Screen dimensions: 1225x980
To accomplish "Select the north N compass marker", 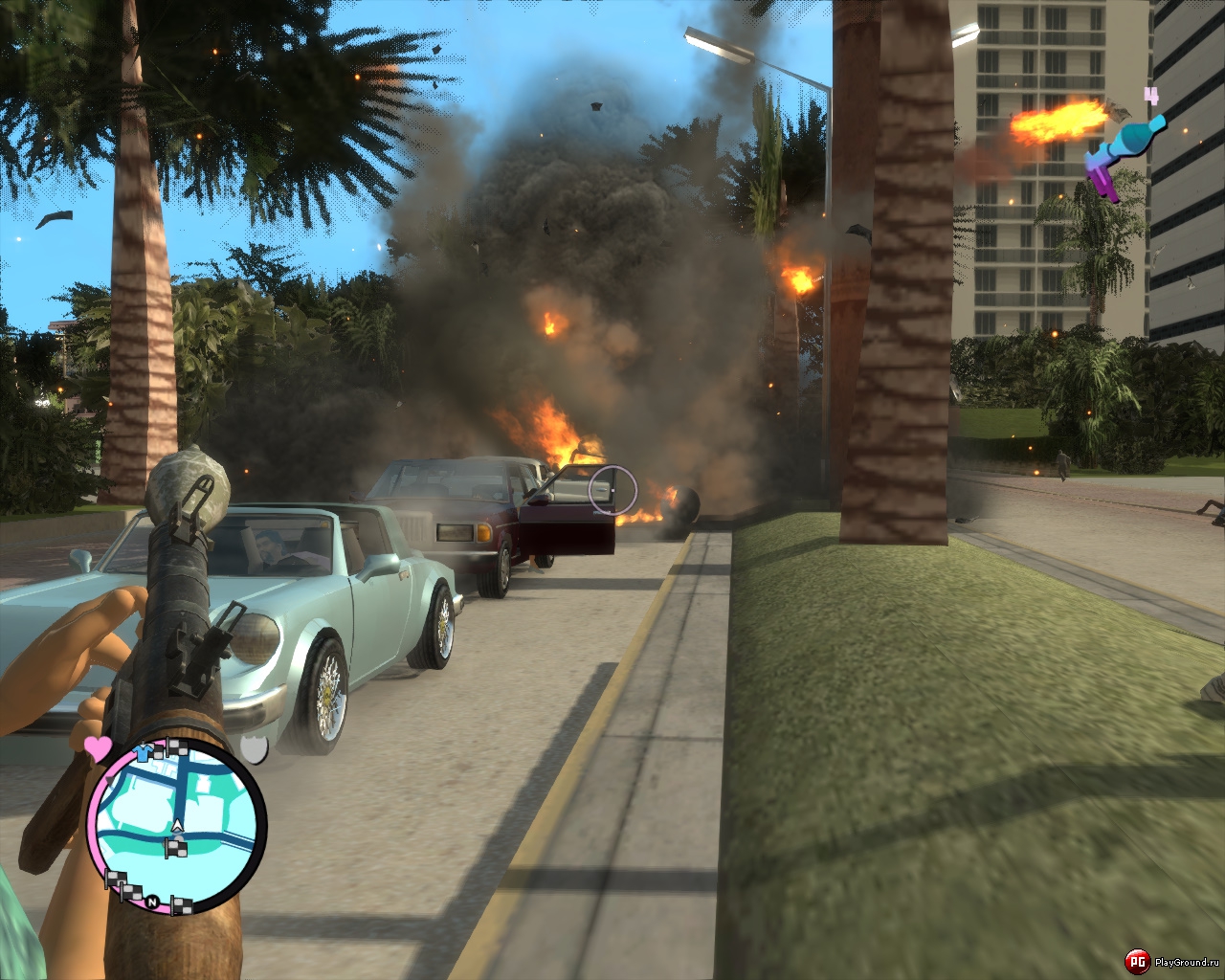I will click(152, 902).
